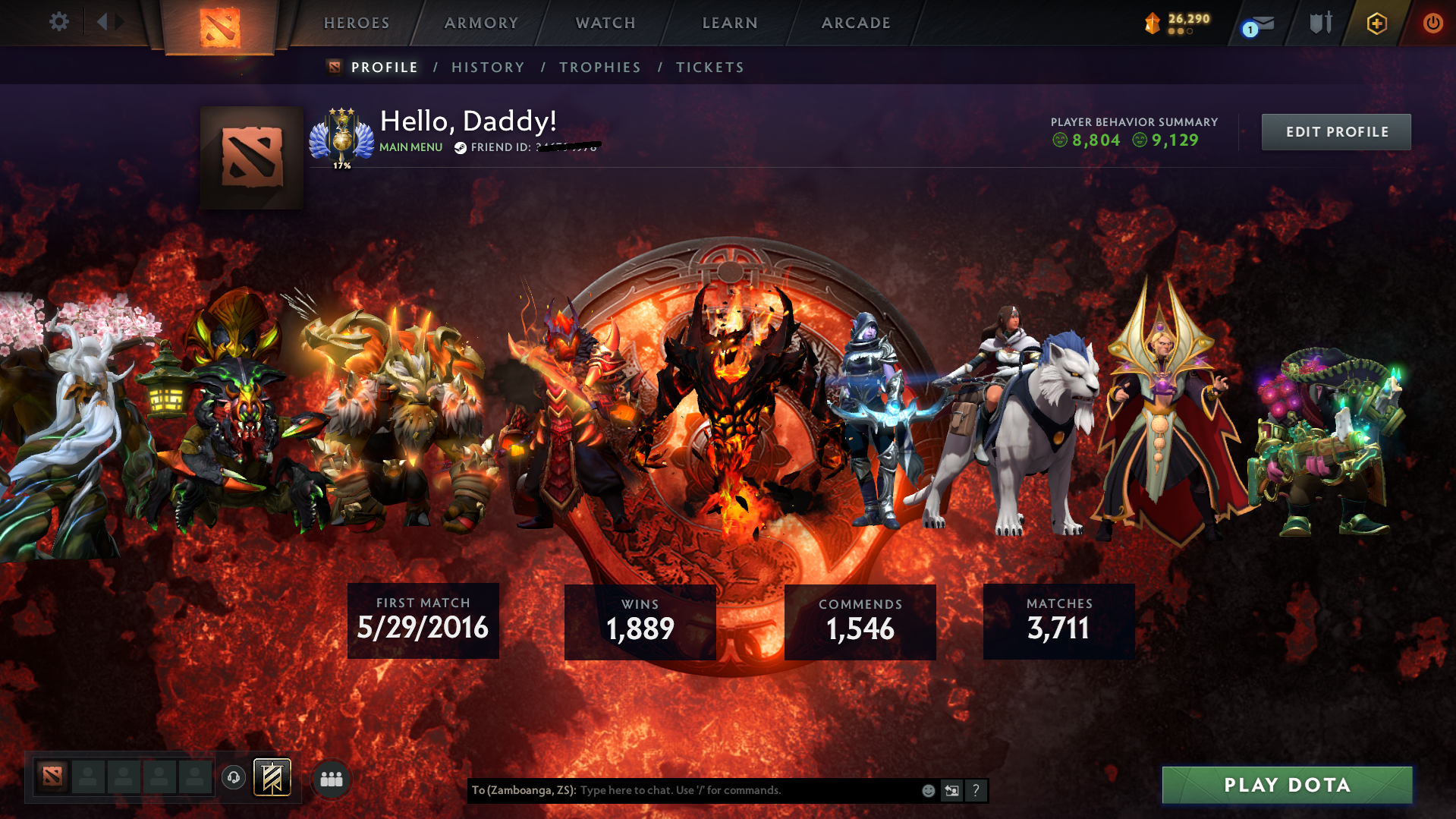
Task: Click the Steam icon next to Friend ID
Action: [x=459, y=148]
